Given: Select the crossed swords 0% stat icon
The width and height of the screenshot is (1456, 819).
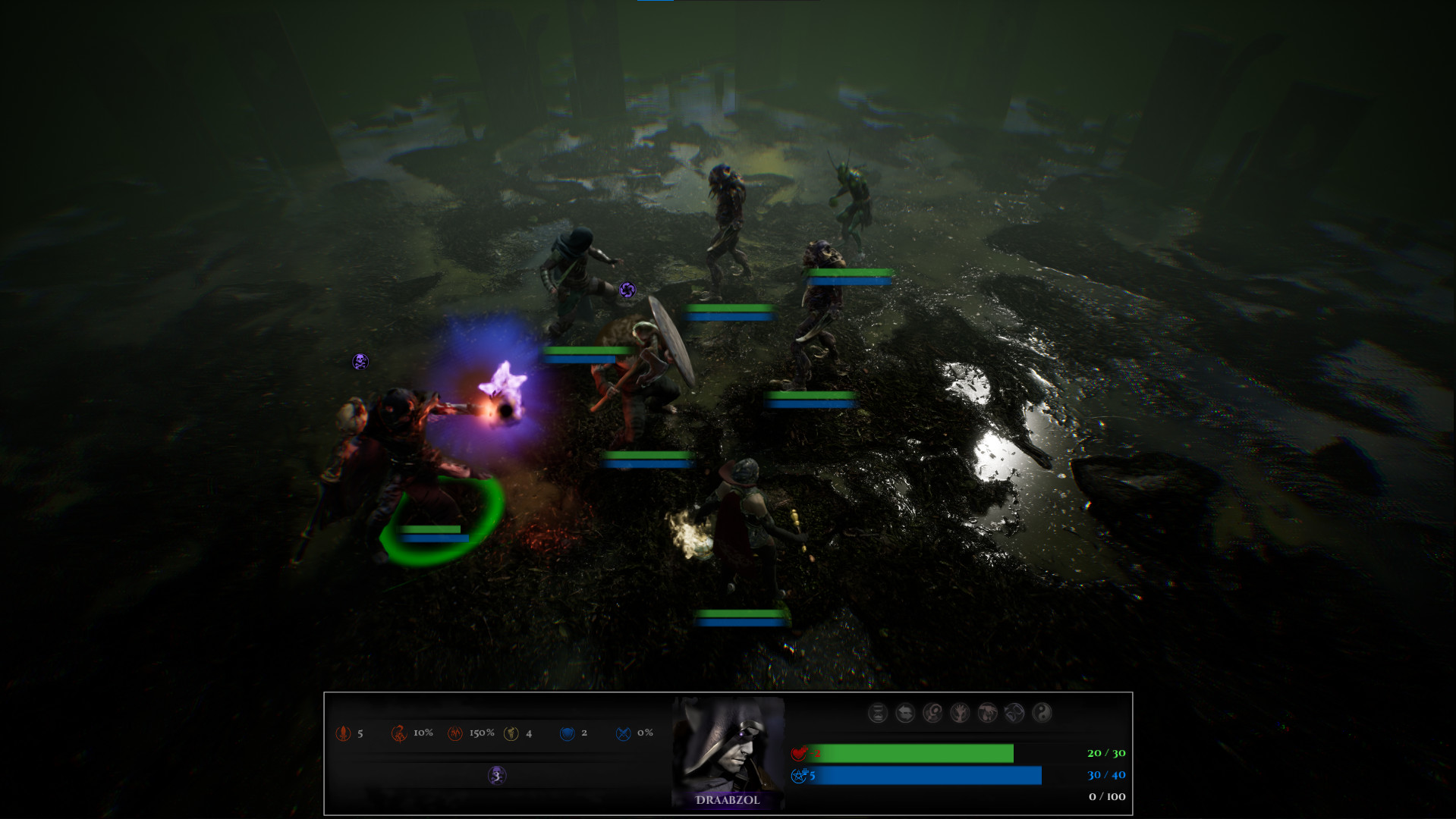Looking at the screenshot, I should pos(622,733).
